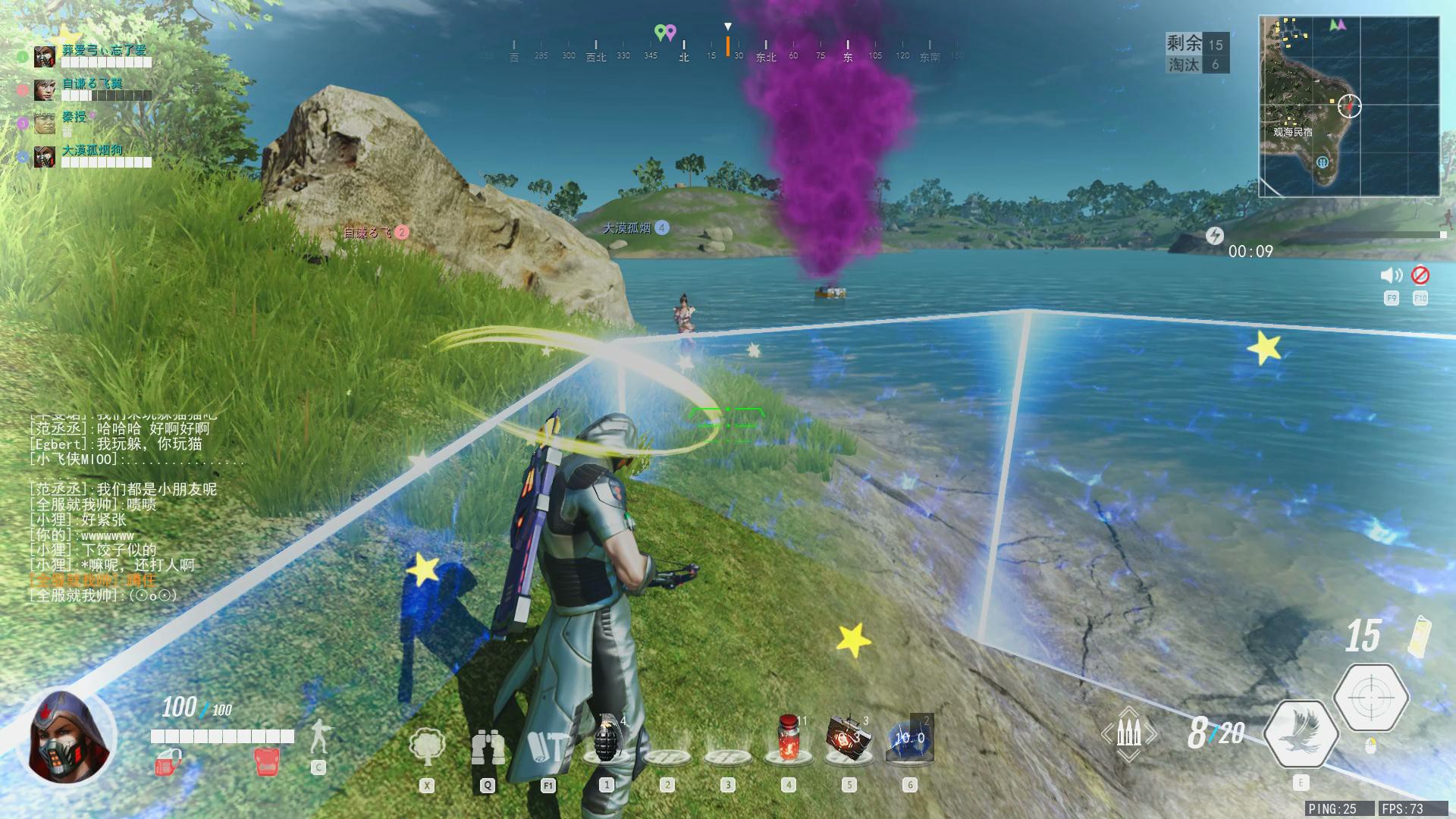Activate the tree disguise ability

427,747
